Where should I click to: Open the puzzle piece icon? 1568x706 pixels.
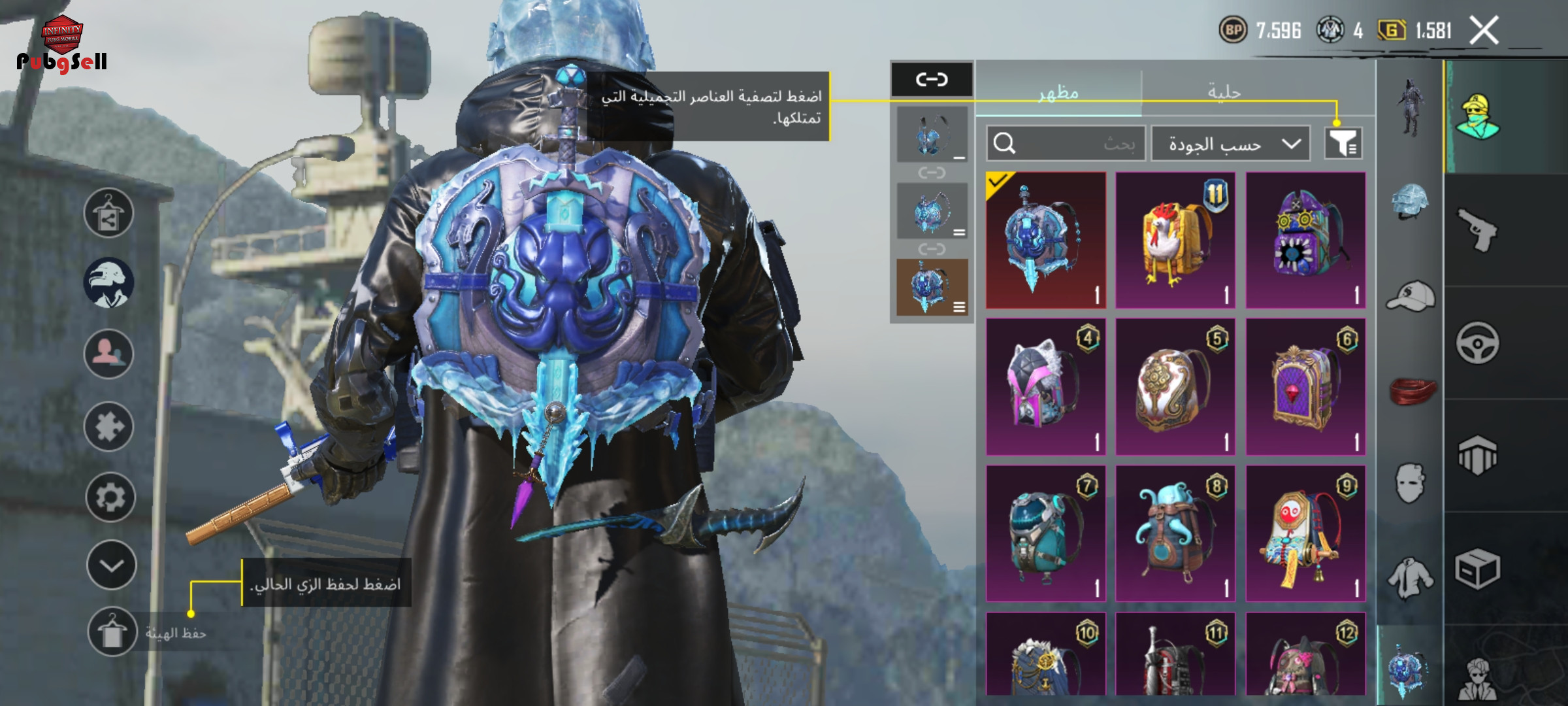108,427
